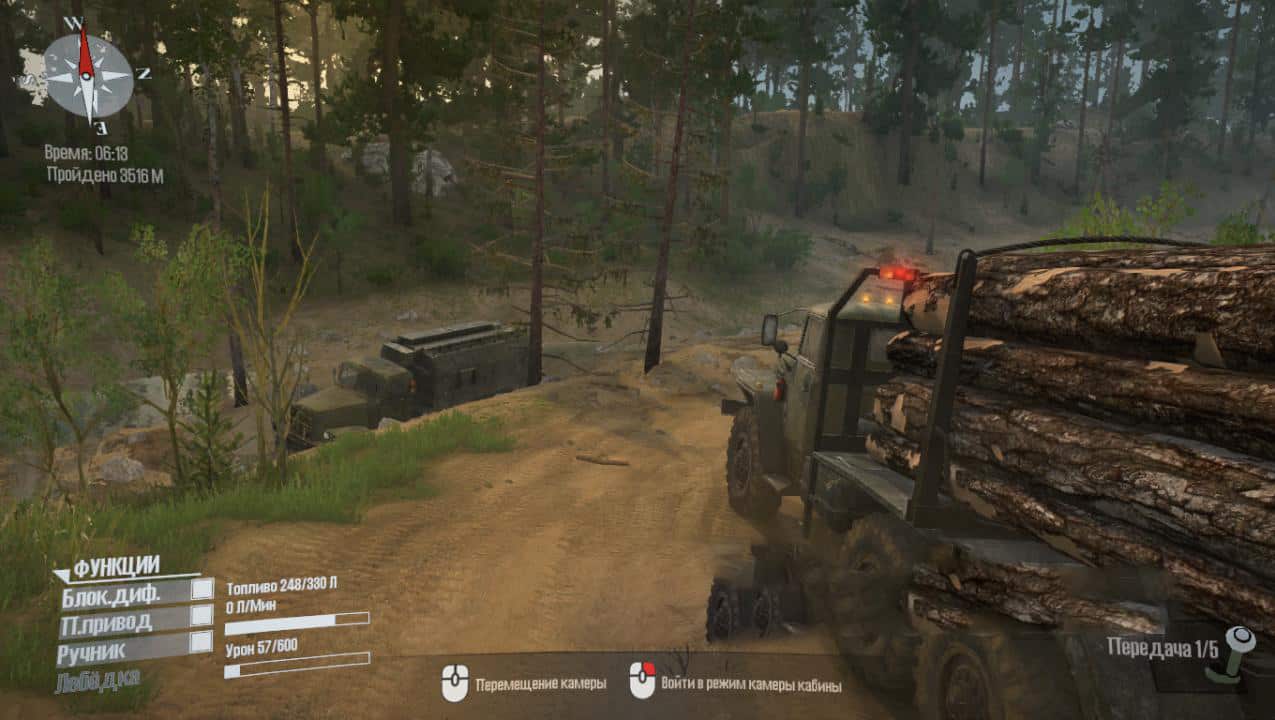
Task: Select the Лебёдка winch function
Action: tap(98, 681)
